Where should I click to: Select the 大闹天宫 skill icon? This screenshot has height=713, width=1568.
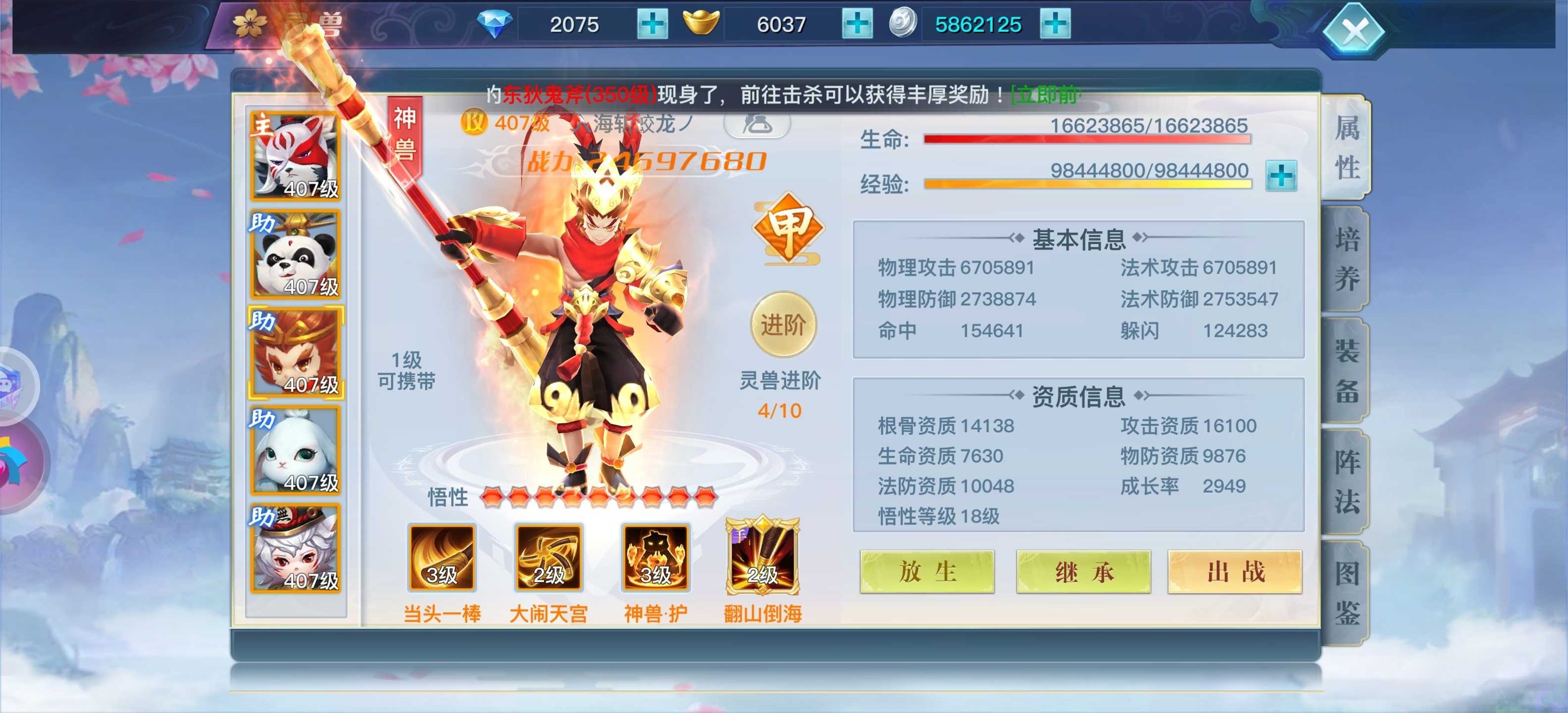[550, 559]
